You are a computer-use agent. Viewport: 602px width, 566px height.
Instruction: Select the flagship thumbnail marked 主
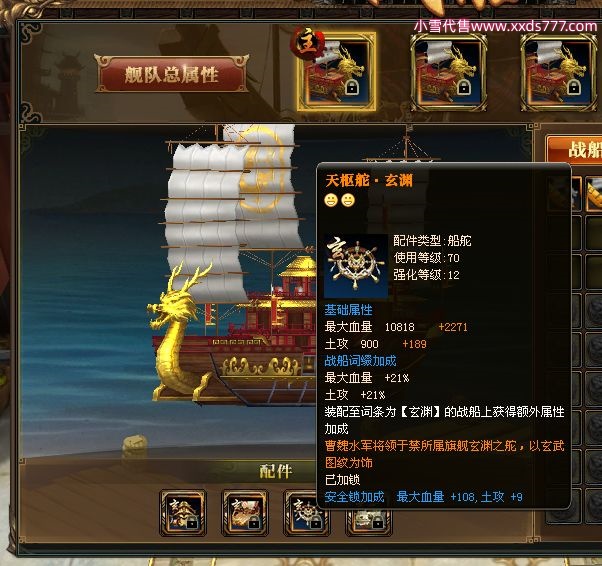pyautogui.click(x=337, y=72)
